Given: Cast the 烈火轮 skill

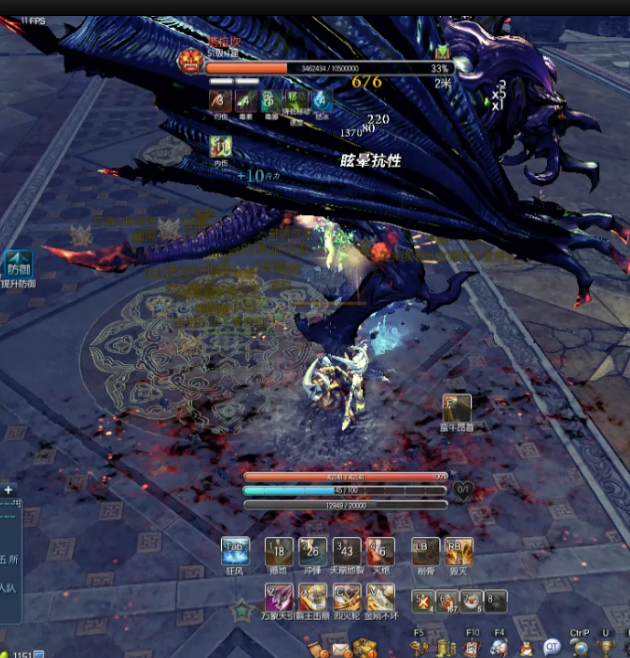Looking at the screenshot, I should coord(346,598).
